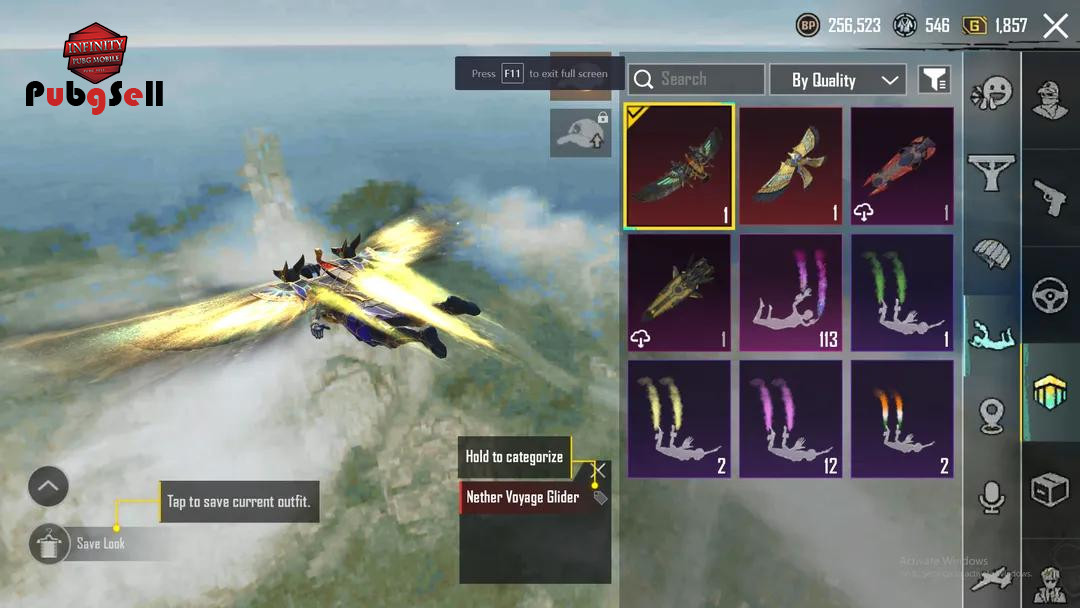Image resolution: width=1080 pixels, height=608 pixels.
Task: Select the golden bird glider item
Action: click(791, 166)
